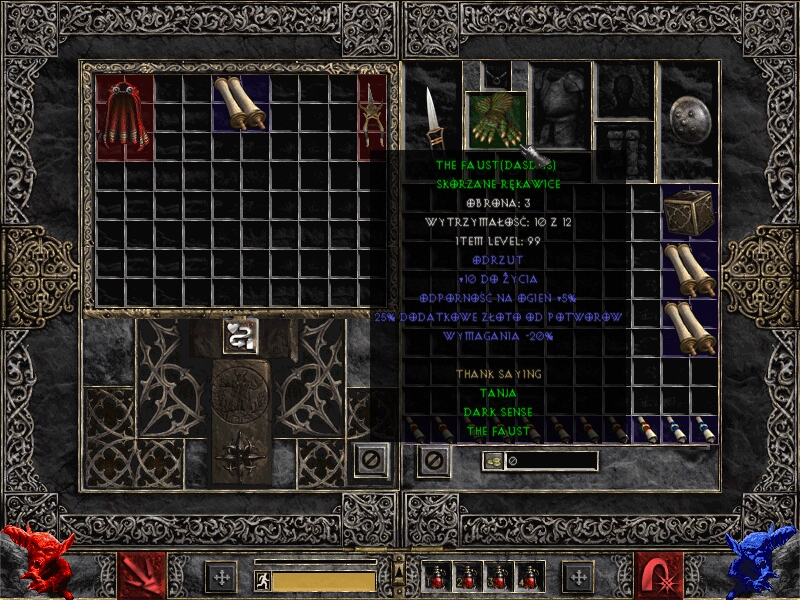Select the red cape in the cube

[x=124, y=116]
